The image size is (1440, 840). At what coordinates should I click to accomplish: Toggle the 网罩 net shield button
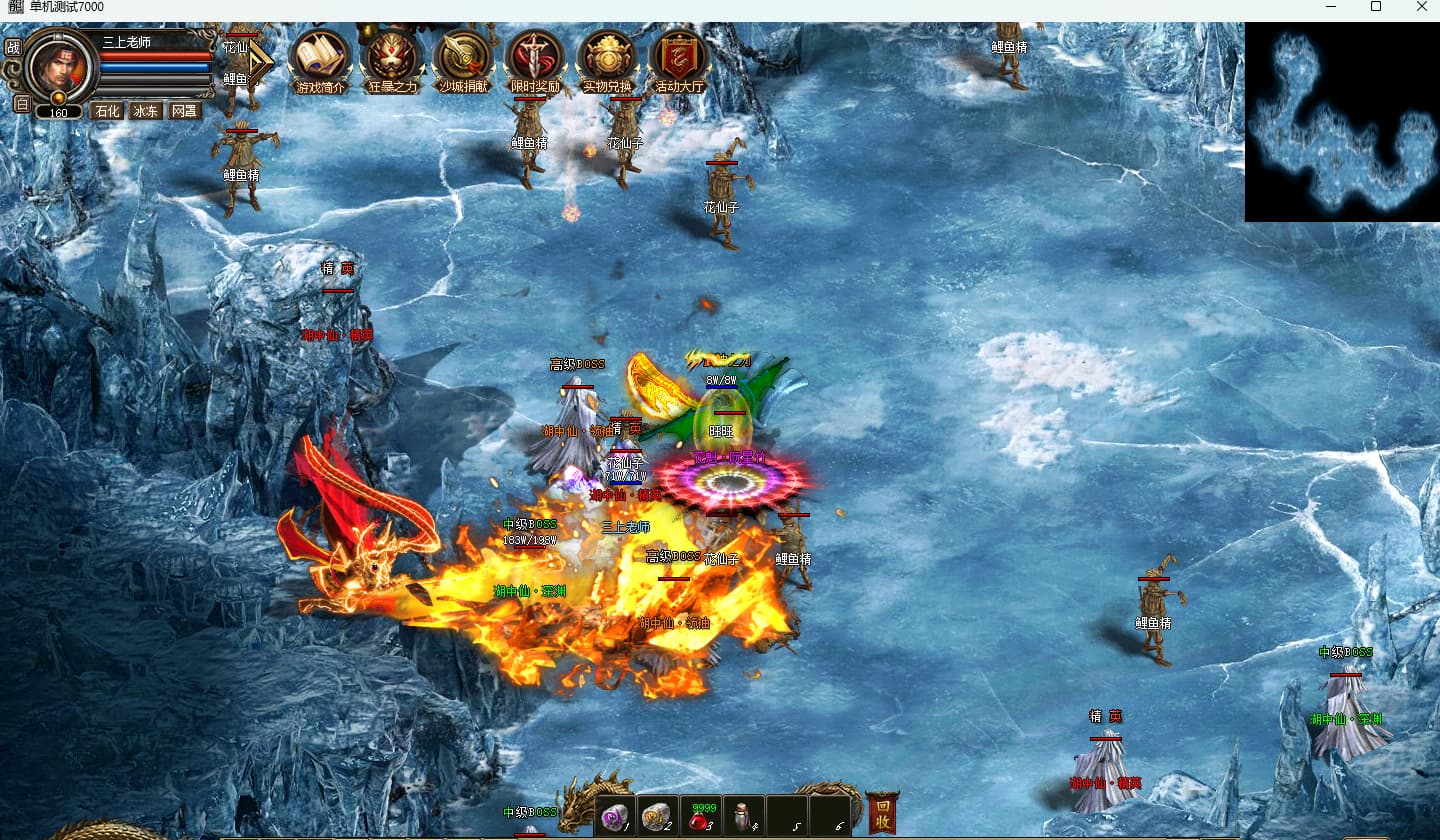point(184,111)
